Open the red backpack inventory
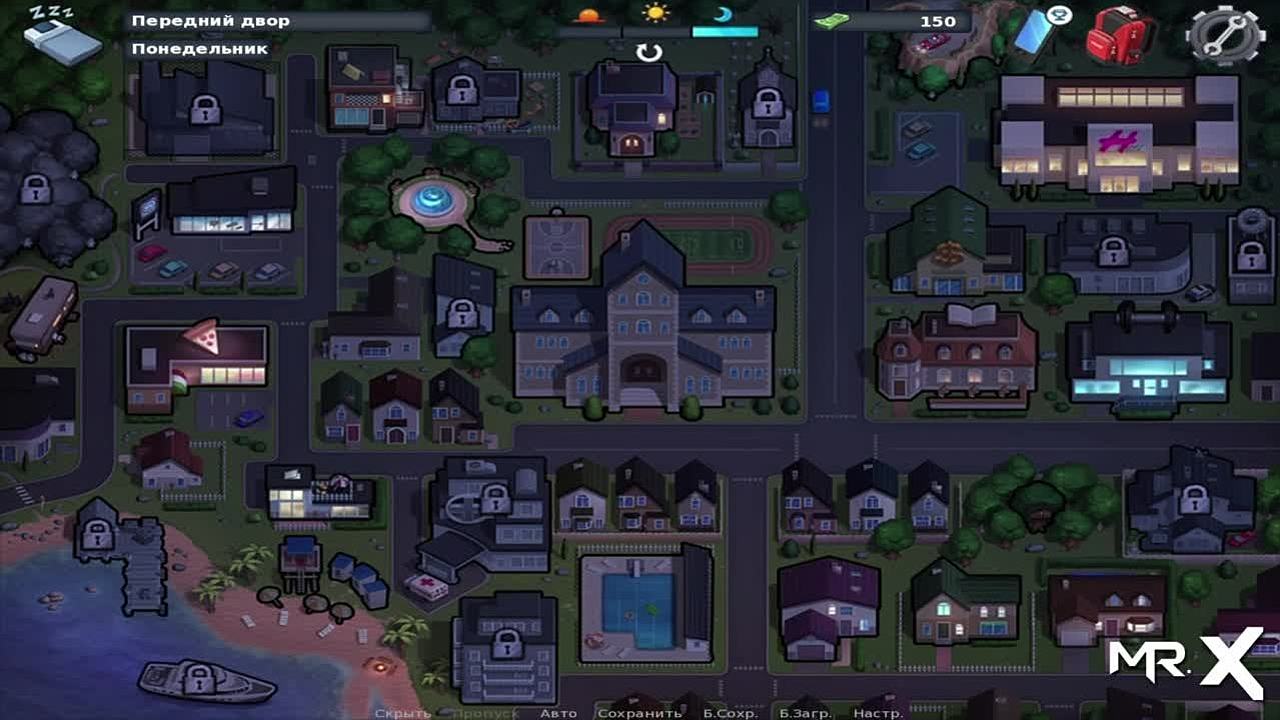The image size is (1280, 720). (1121, 34)
